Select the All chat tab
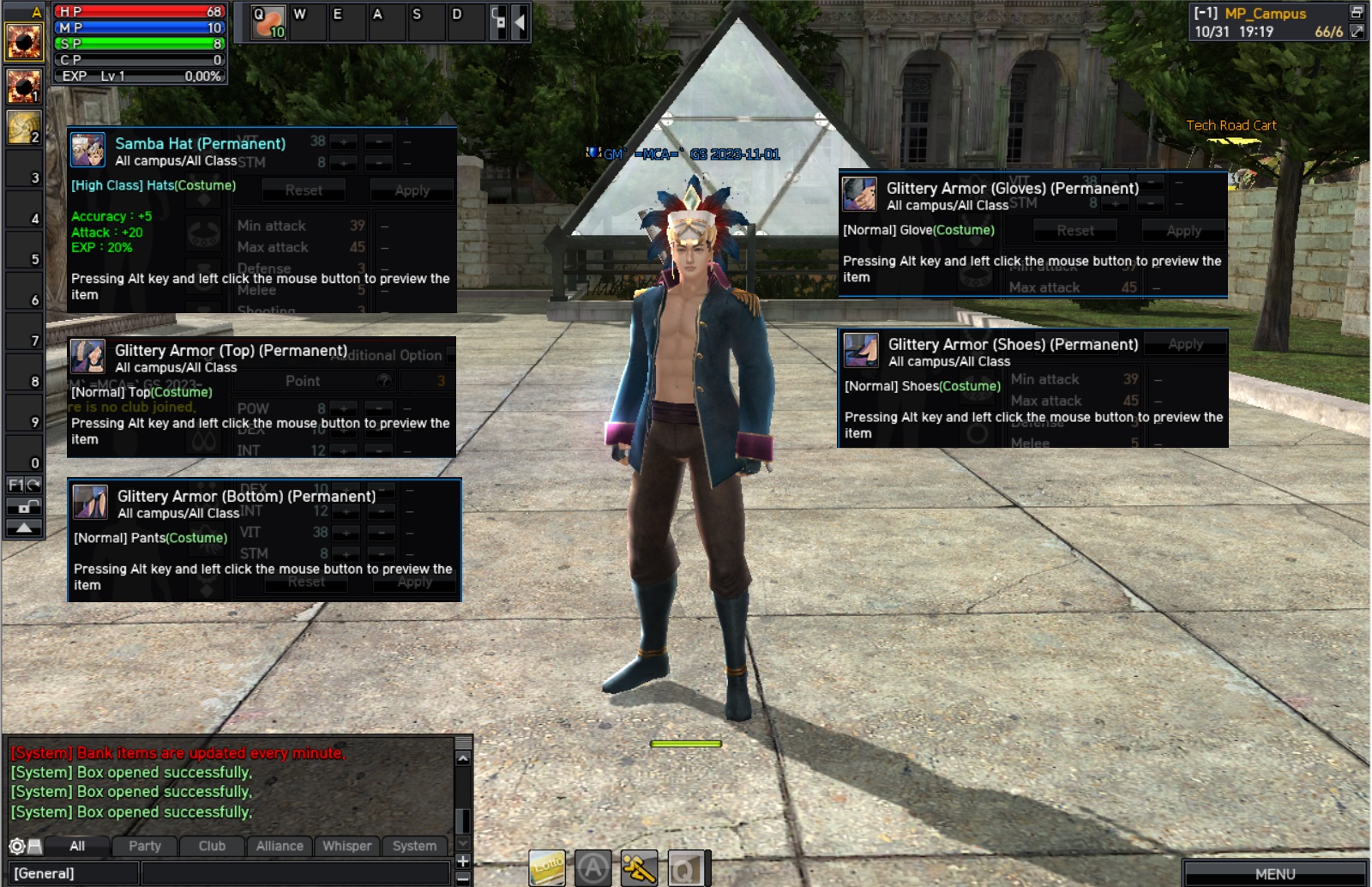Image resolution: width=1372 pixels, height=887 pixels. point(77,846)
